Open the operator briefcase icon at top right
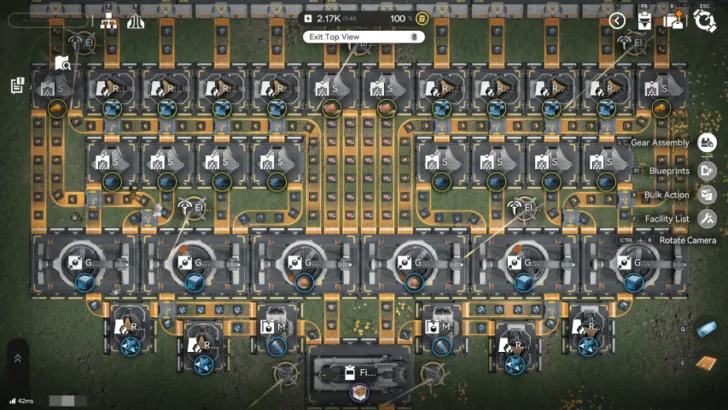 click(x=675, y=20)
